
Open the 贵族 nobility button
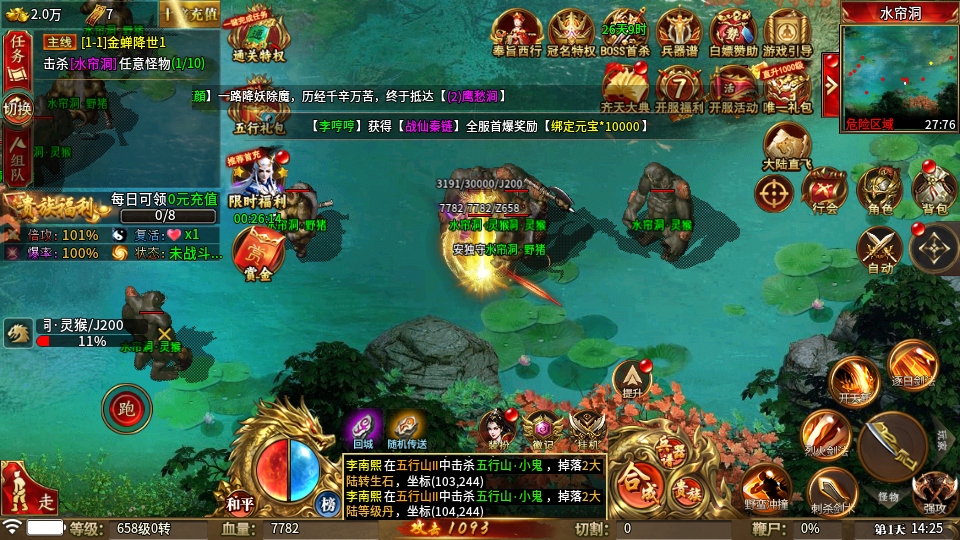[685, 490]
